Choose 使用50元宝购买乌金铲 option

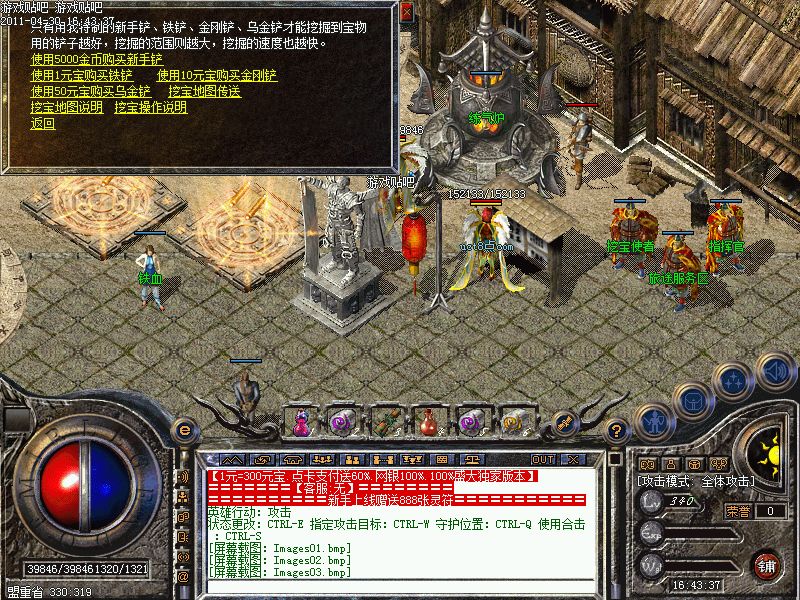click(90, 91)
